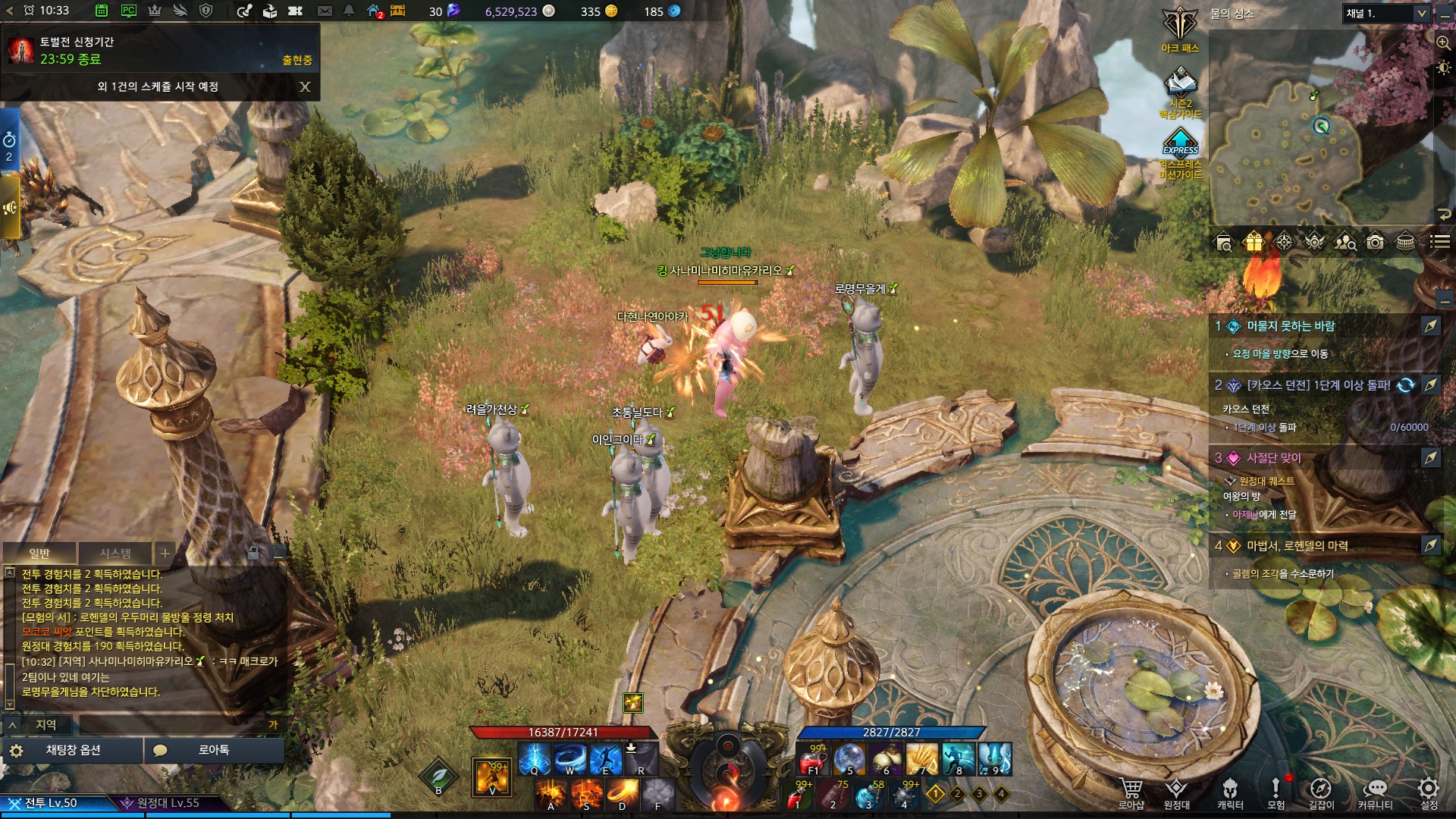The height and width of the screenshot is (819, 1456).
Task: Open the gift box icon under minimap
Action: [1254, 242]
